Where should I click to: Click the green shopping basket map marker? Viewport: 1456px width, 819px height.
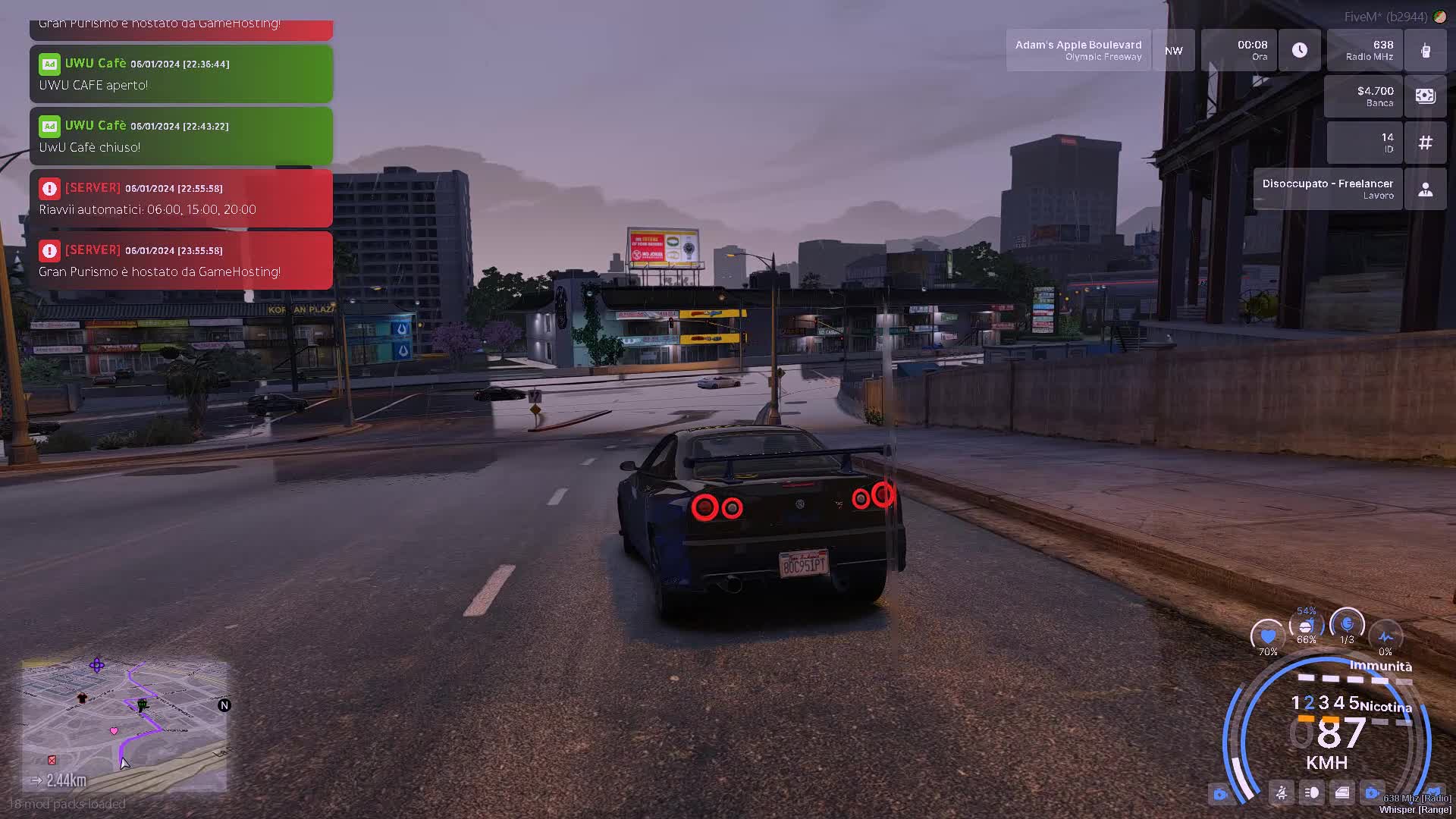(x=142, y=705)
